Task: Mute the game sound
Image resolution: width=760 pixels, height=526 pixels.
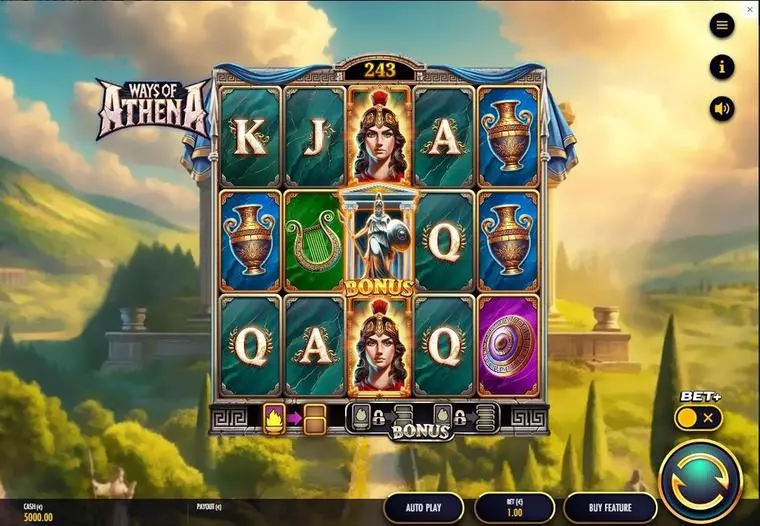Action: [x=722, y=108]
